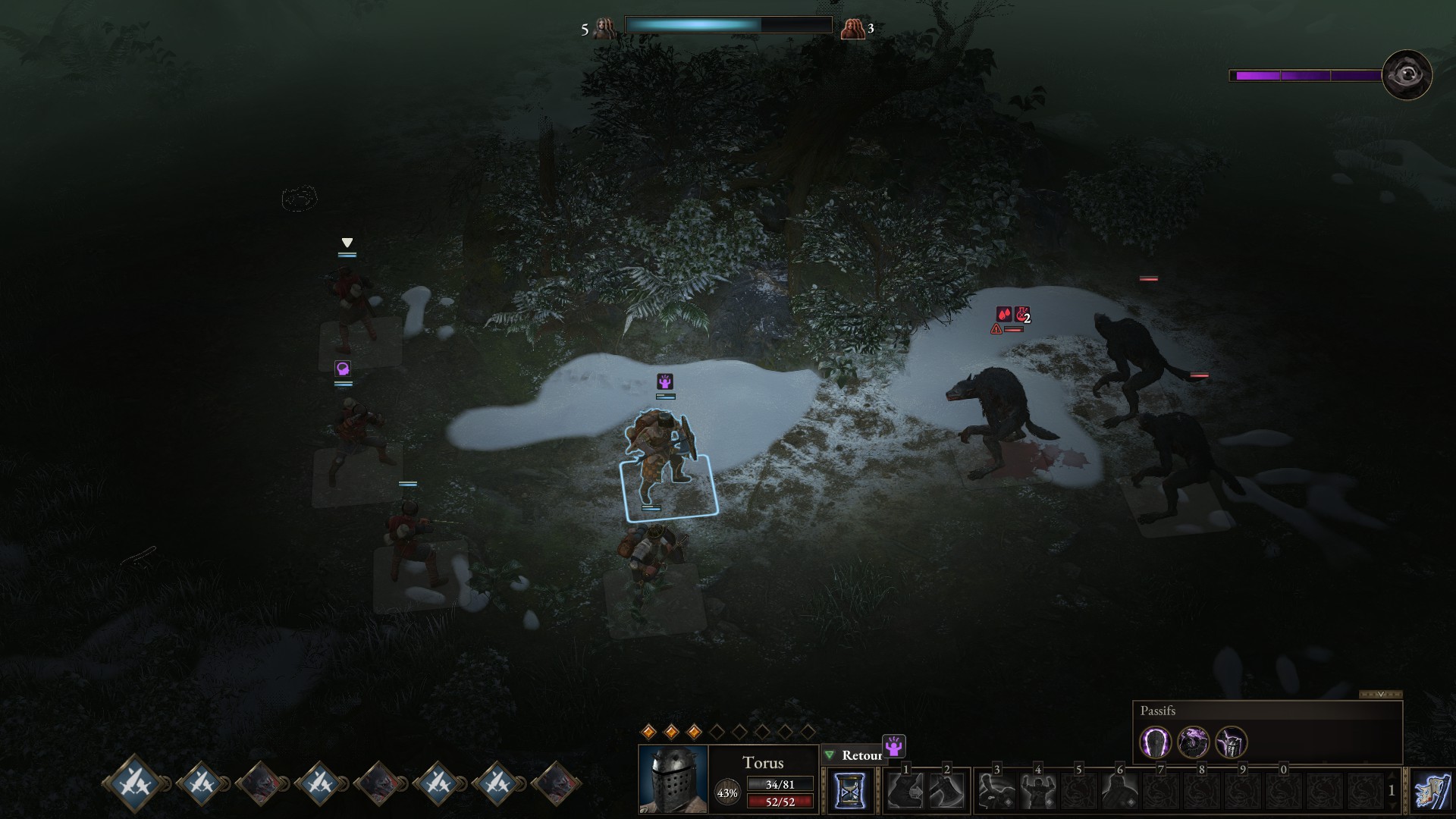Collapse the Passifs panel with the arrow
Screen dimensions: 1456x819
(x=1380, y=694)
